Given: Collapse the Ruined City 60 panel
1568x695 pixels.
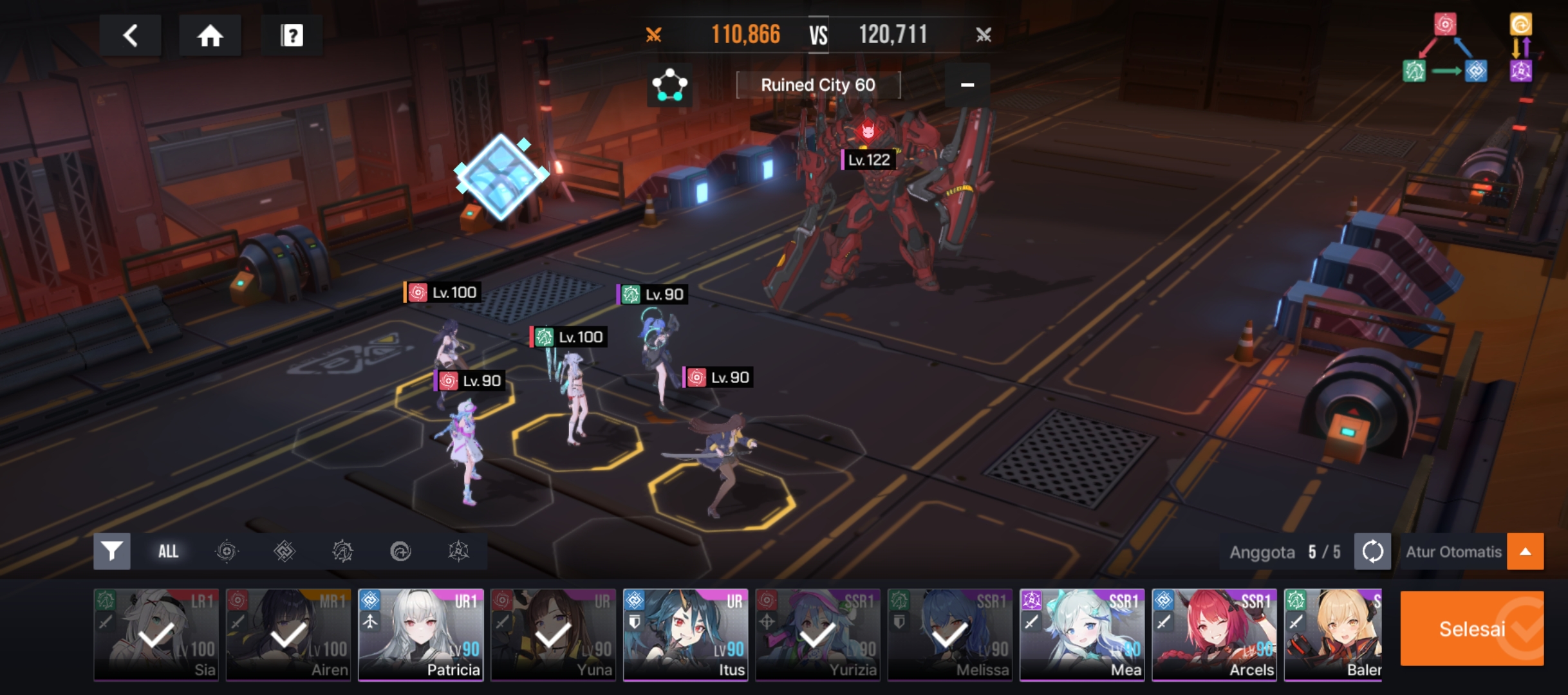Looking at the screenshot, I should click(967, 85).
